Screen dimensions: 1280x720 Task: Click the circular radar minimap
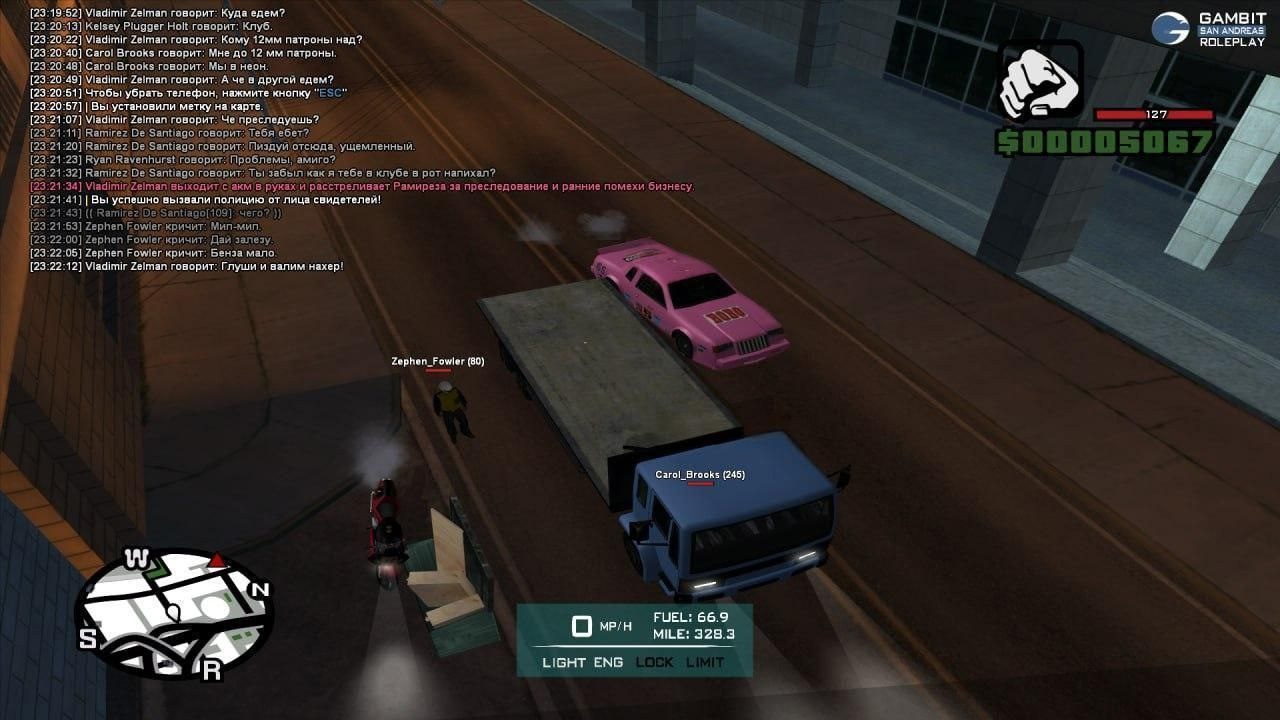coord(174,613)
